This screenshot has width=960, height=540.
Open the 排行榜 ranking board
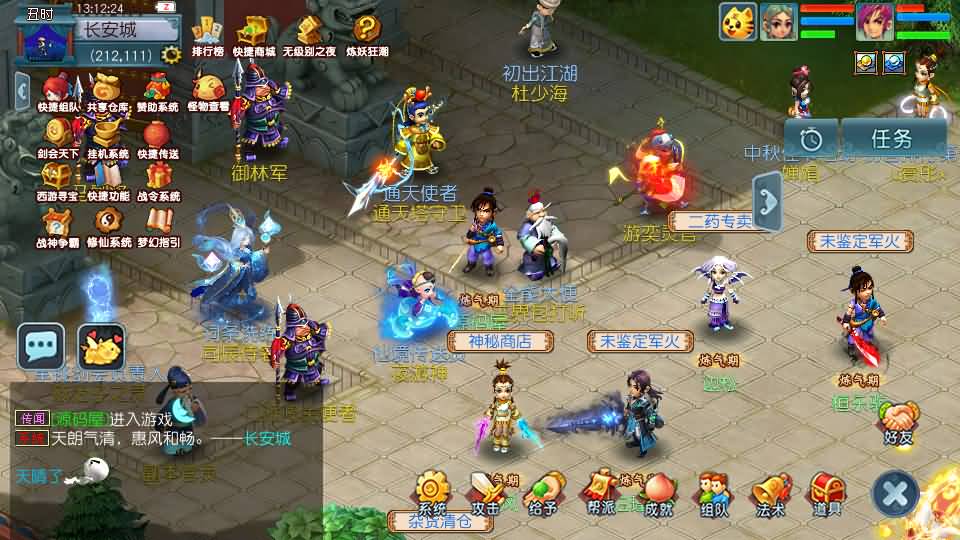point(207,33)
